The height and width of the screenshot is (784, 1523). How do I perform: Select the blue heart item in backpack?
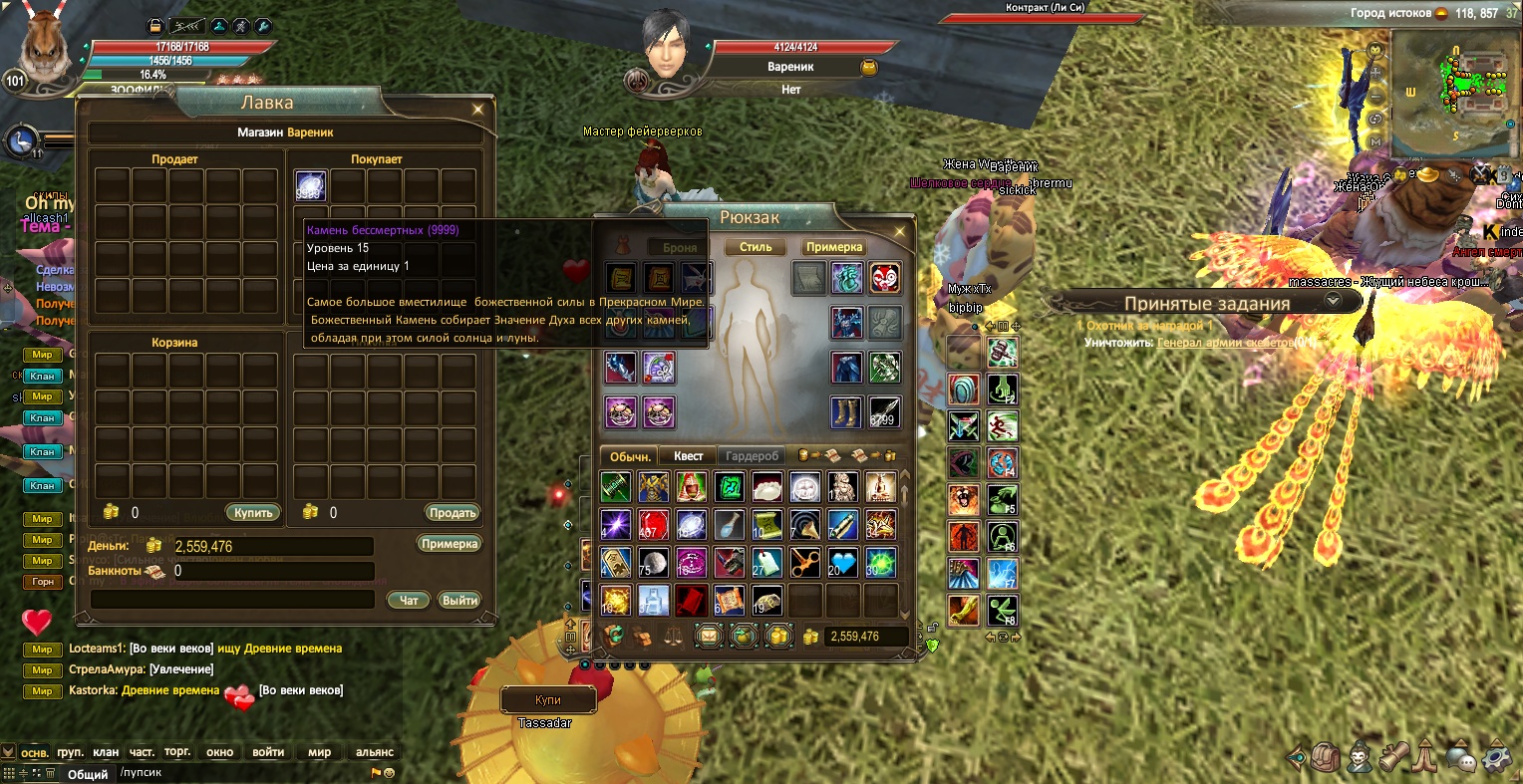[x=843, y=563]
